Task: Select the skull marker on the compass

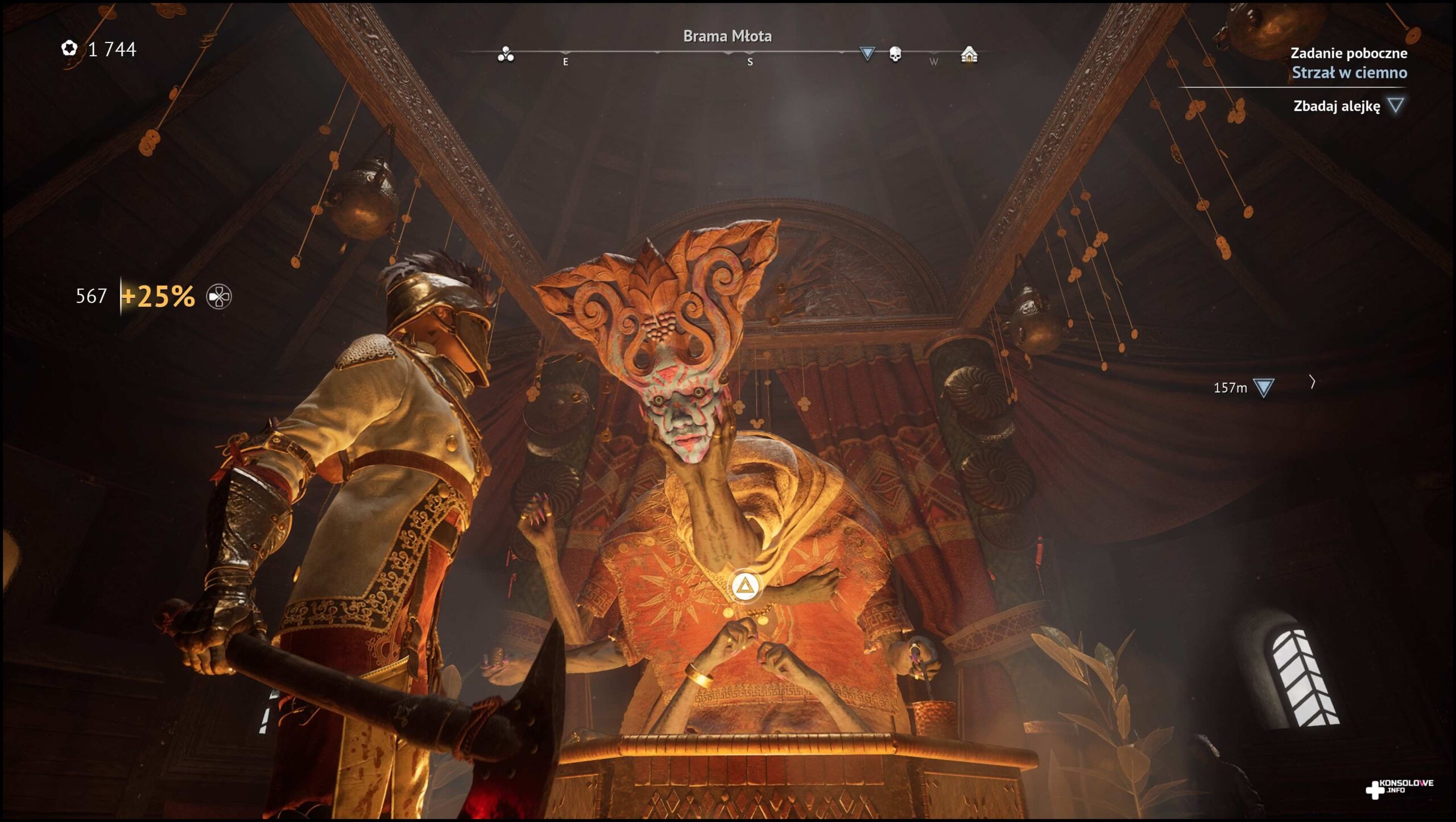Action: click(x=895, y=54)
